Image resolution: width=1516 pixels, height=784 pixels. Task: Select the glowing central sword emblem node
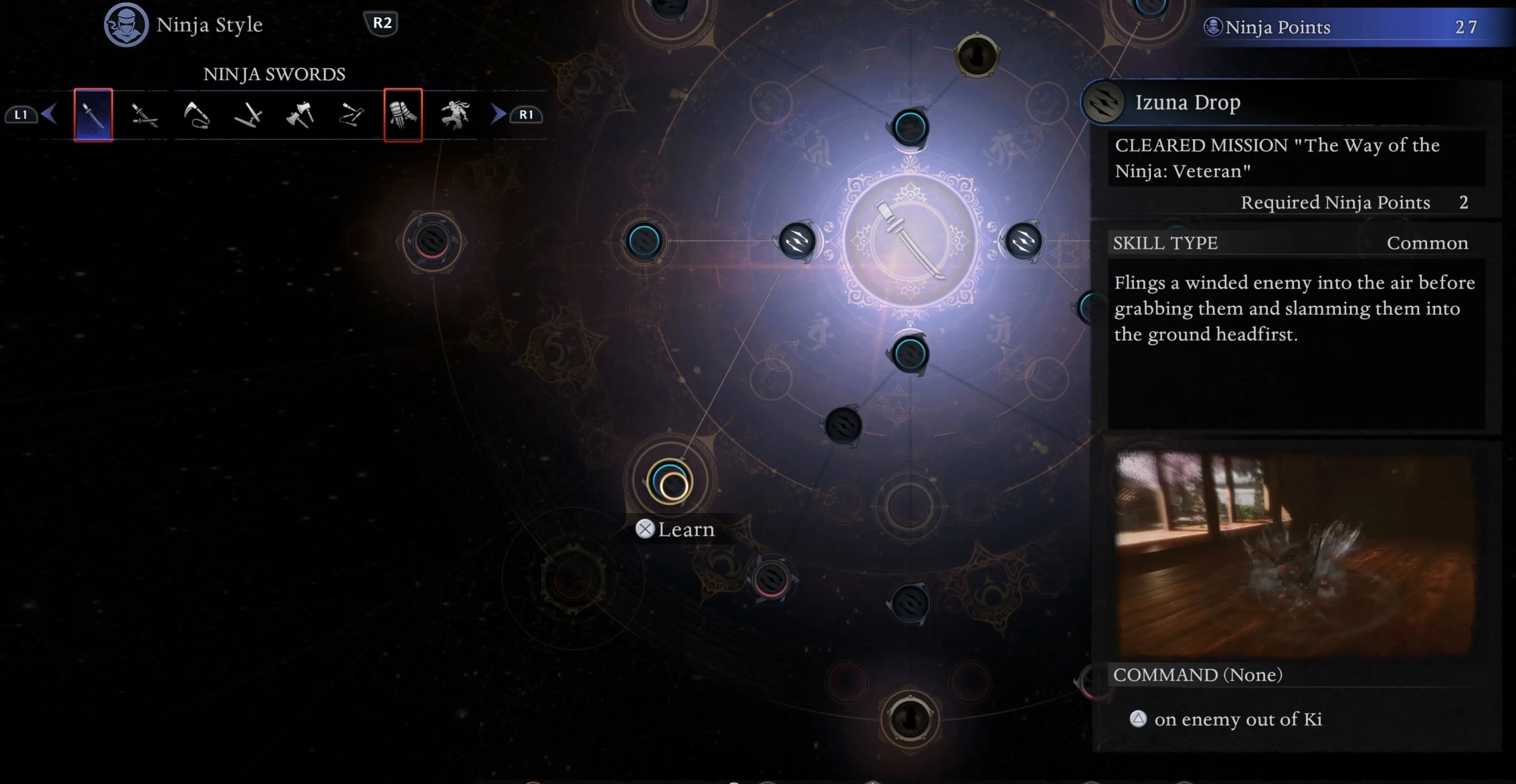click(x=910, y=241)
